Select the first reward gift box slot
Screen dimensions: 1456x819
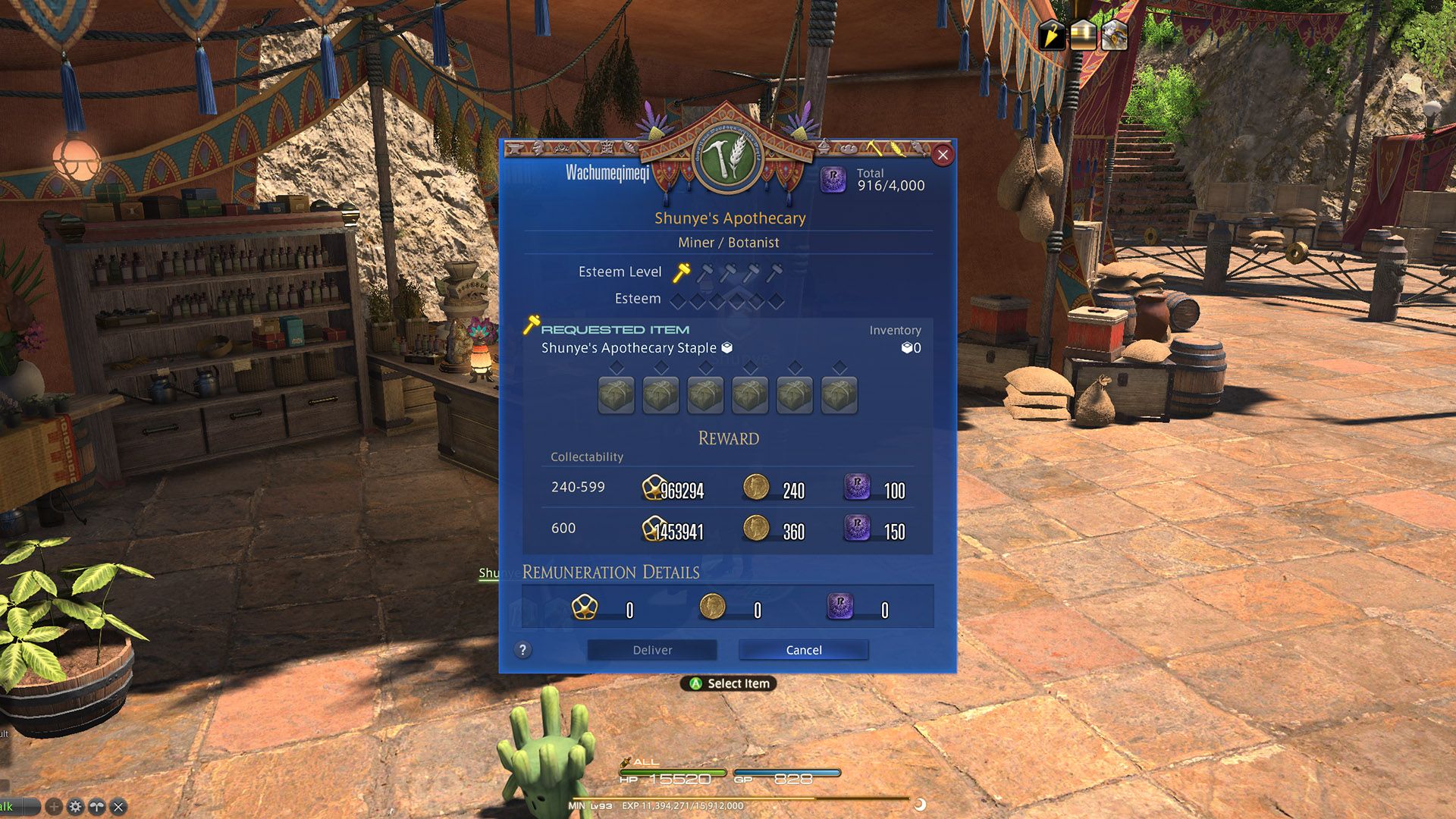click(x=617, y=394)
